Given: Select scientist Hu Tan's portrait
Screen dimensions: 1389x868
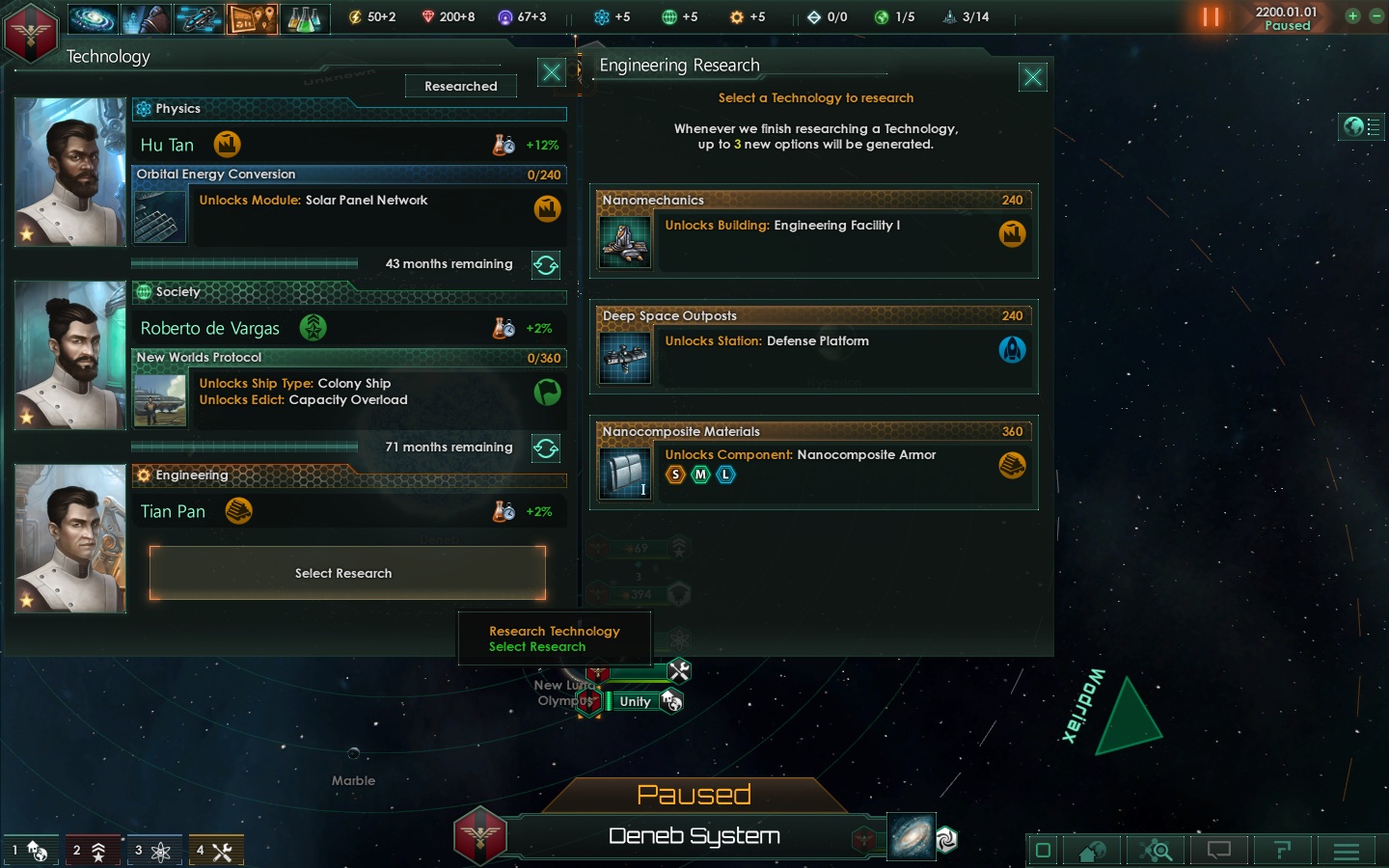Looking at the screenshot, I should pos(70,172).
